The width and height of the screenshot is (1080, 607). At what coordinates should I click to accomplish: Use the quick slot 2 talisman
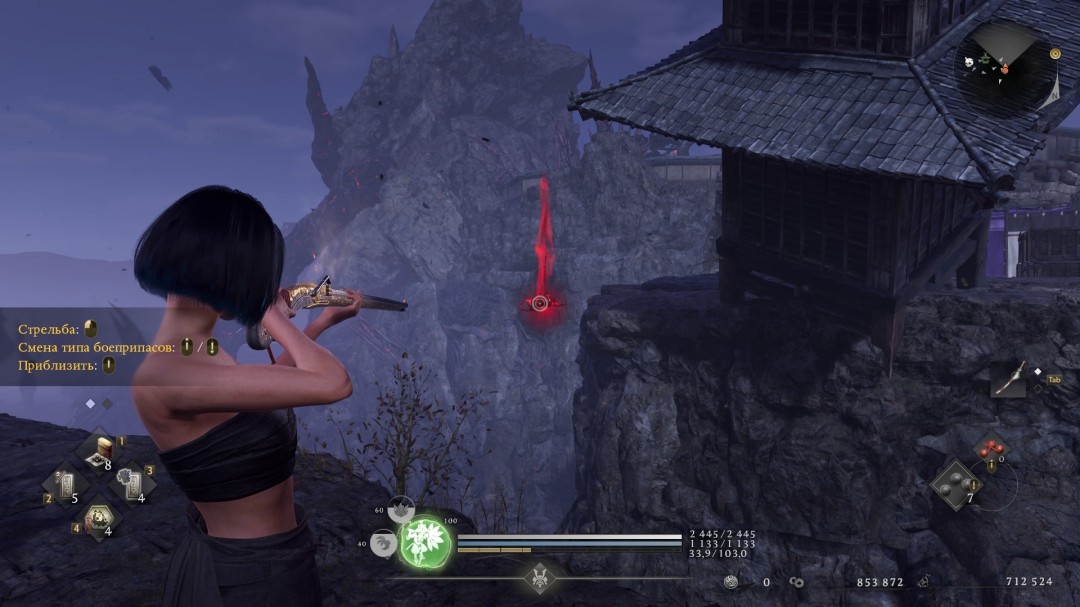pos(67,486)
